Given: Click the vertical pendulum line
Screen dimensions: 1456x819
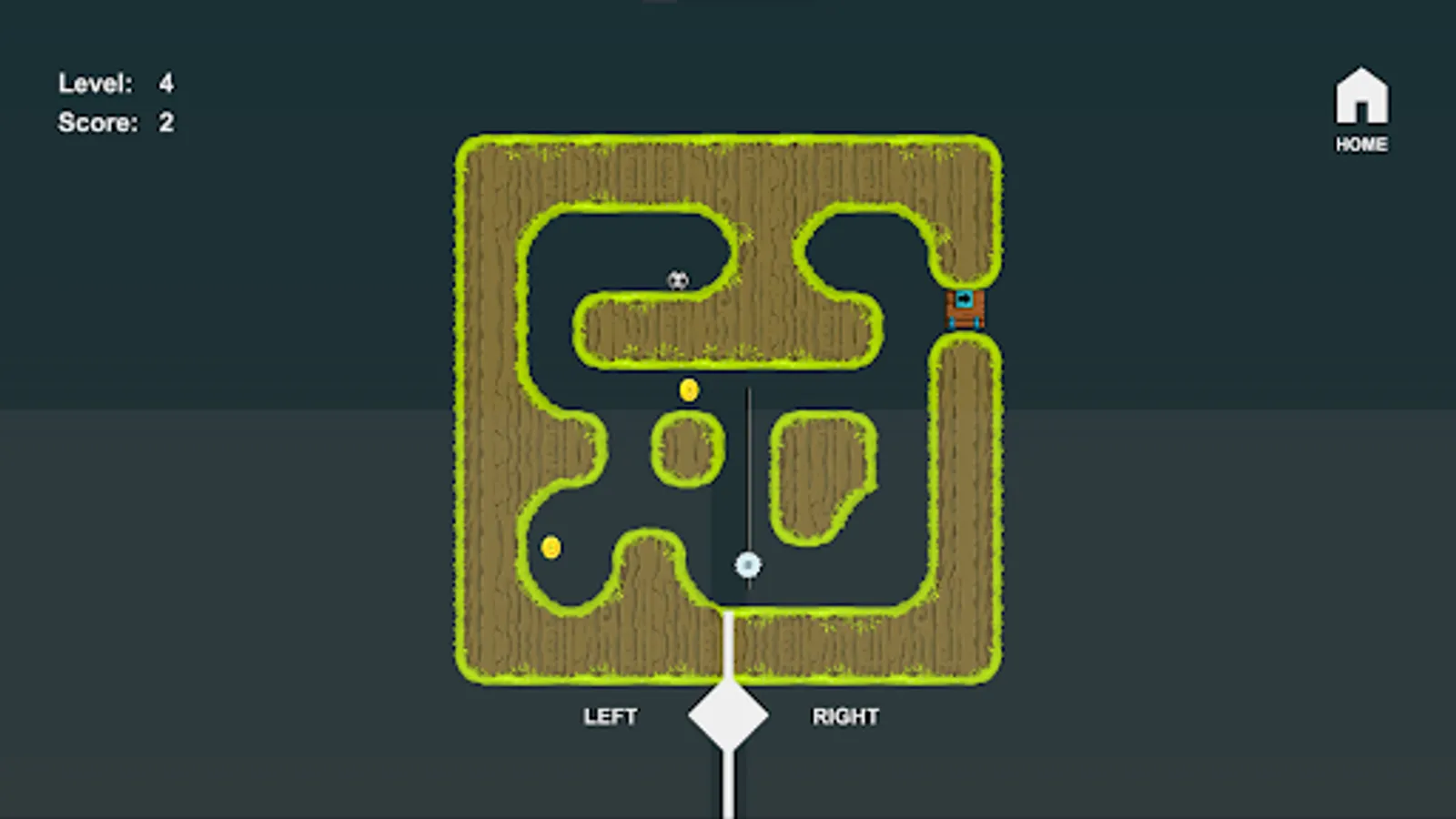Looking at the screenshot, I should pos(748,473).
